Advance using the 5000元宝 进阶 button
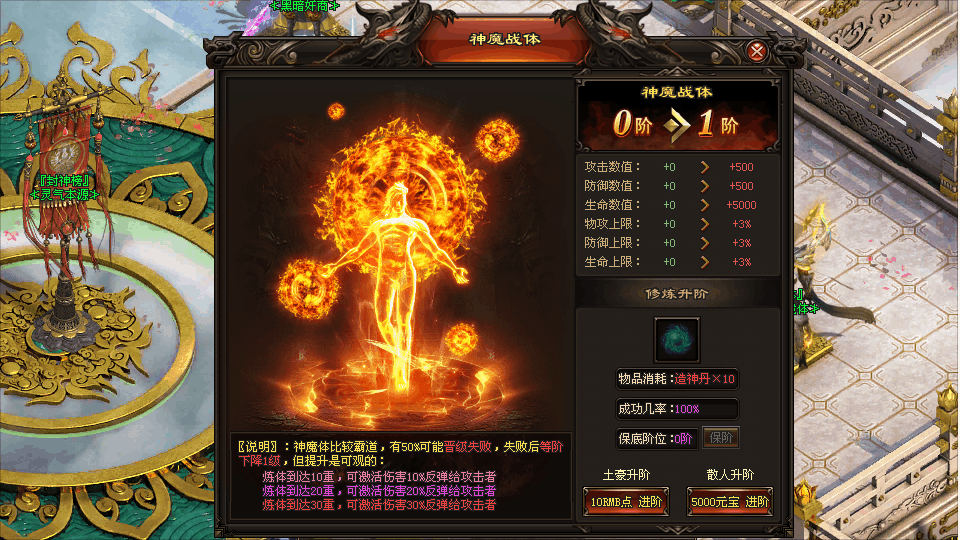The image size is (960, 540). [x=730, y=501]
